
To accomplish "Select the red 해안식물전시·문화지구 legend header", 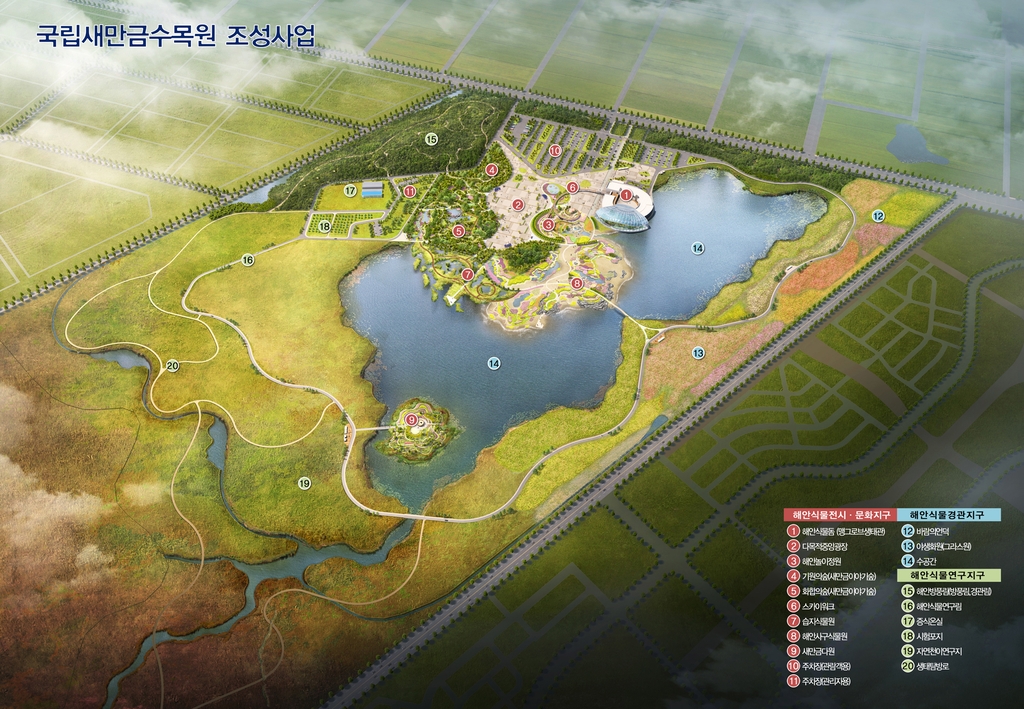I will [x=839, y=514].
